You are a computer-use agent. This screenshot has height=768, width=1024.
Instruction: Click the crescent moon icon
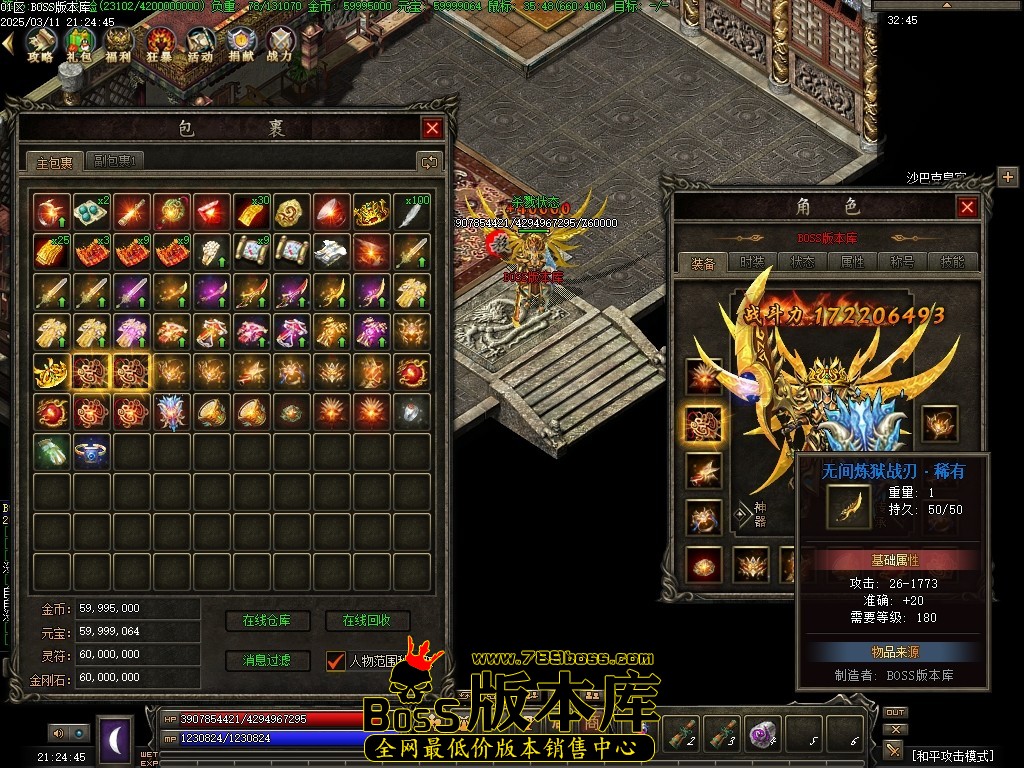pos(115,740)
